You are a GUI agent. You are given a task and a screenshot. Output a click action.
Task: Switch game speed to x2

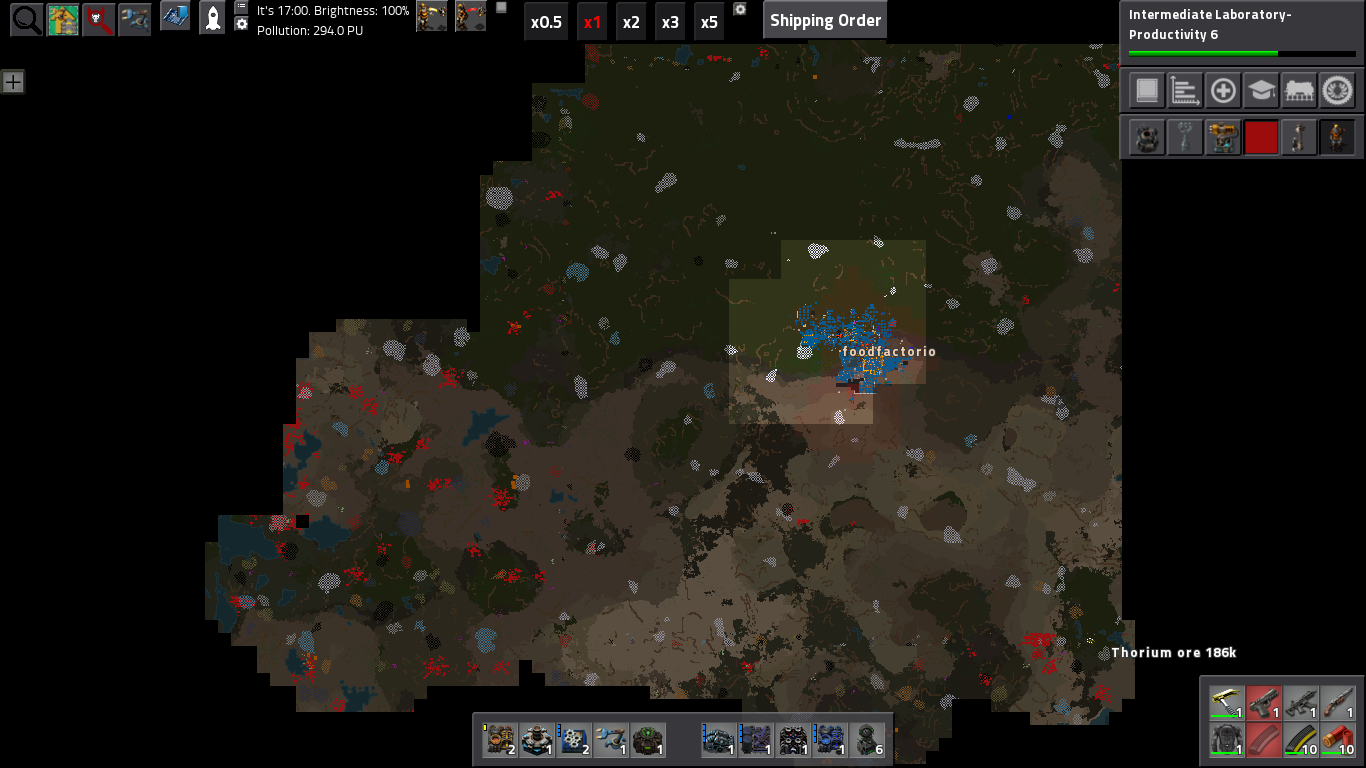point(631,21)
